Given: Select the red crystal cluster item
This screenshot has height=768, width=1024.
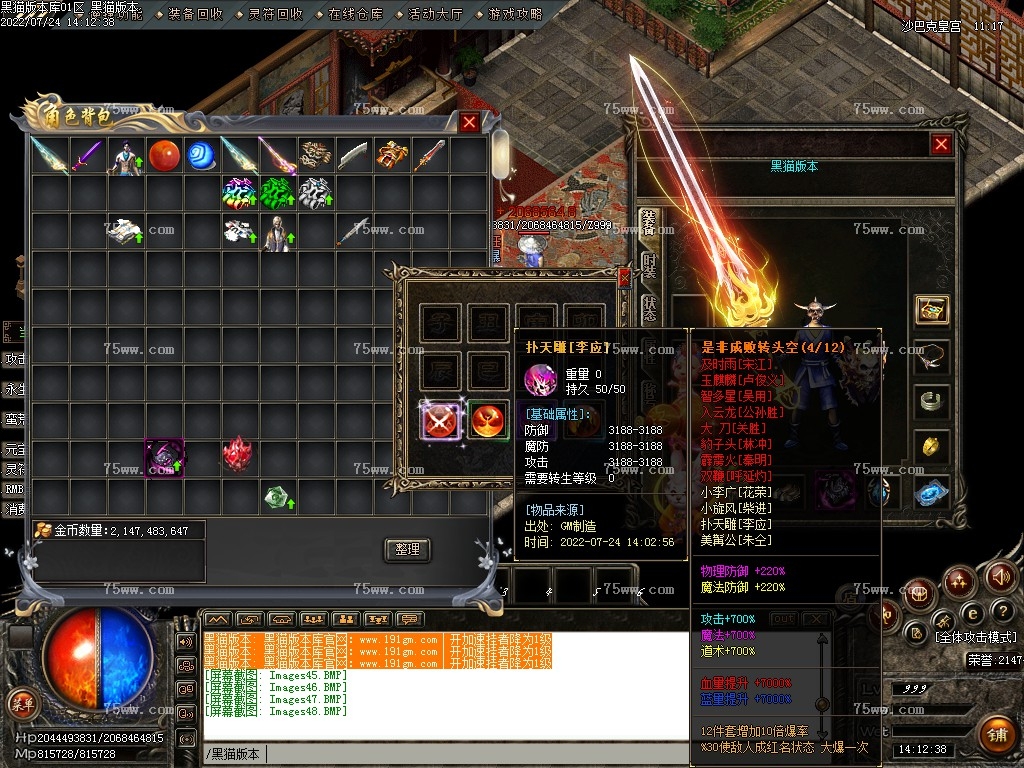Looking at the screenshot, I should [237, 455].
